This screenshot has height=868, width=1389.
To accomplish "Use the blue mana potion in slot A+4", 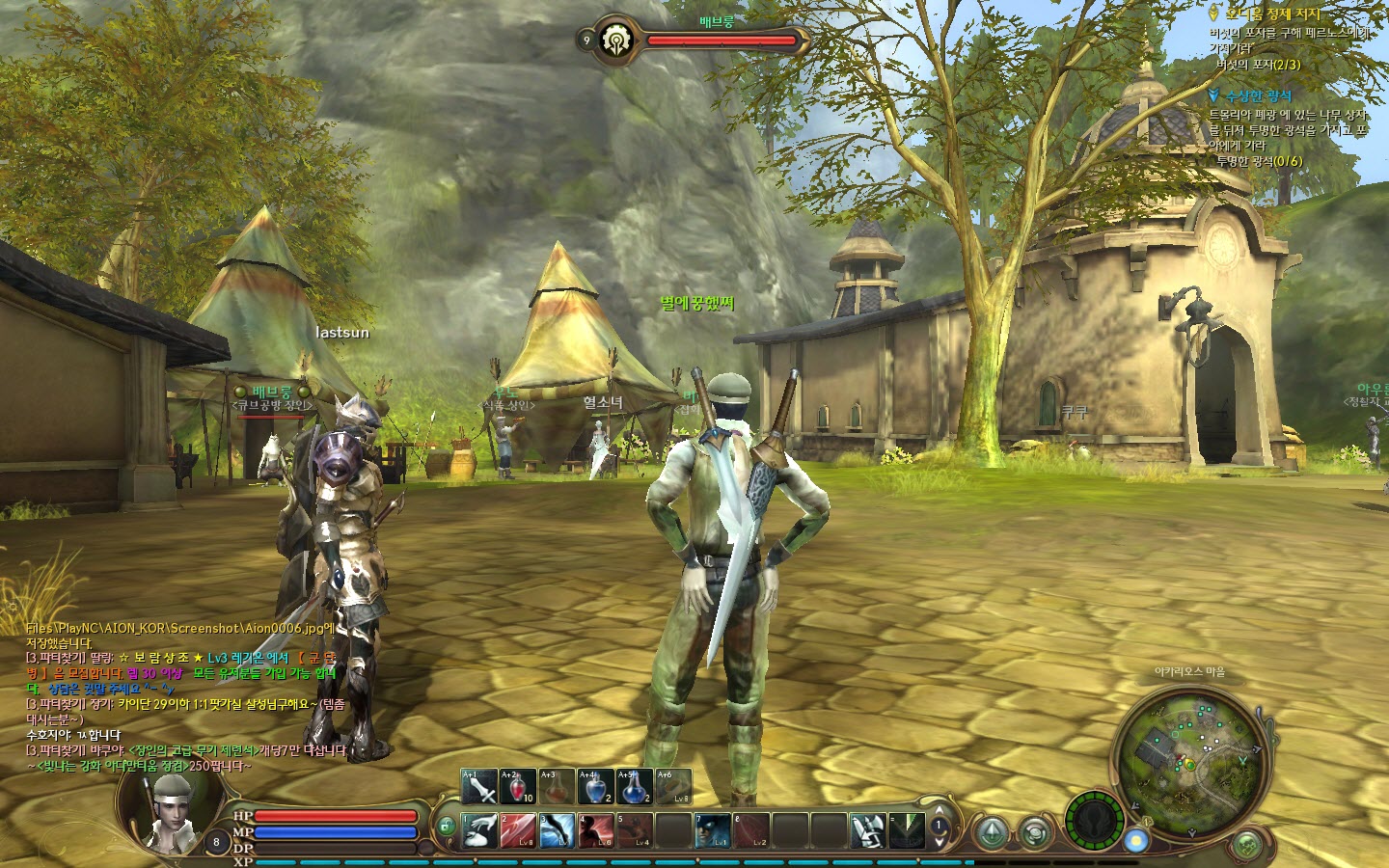I will point(595,787).
